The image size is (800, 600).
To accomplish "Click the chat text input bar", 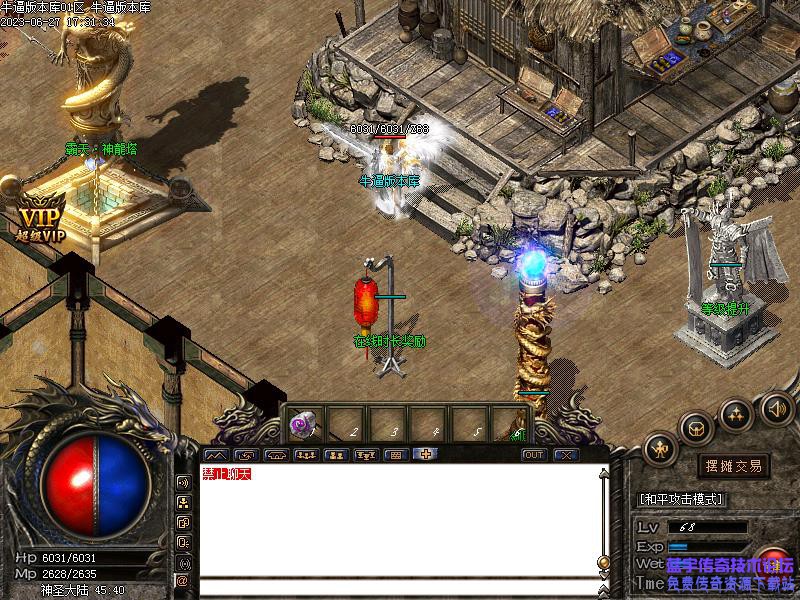I will (400, 588).
